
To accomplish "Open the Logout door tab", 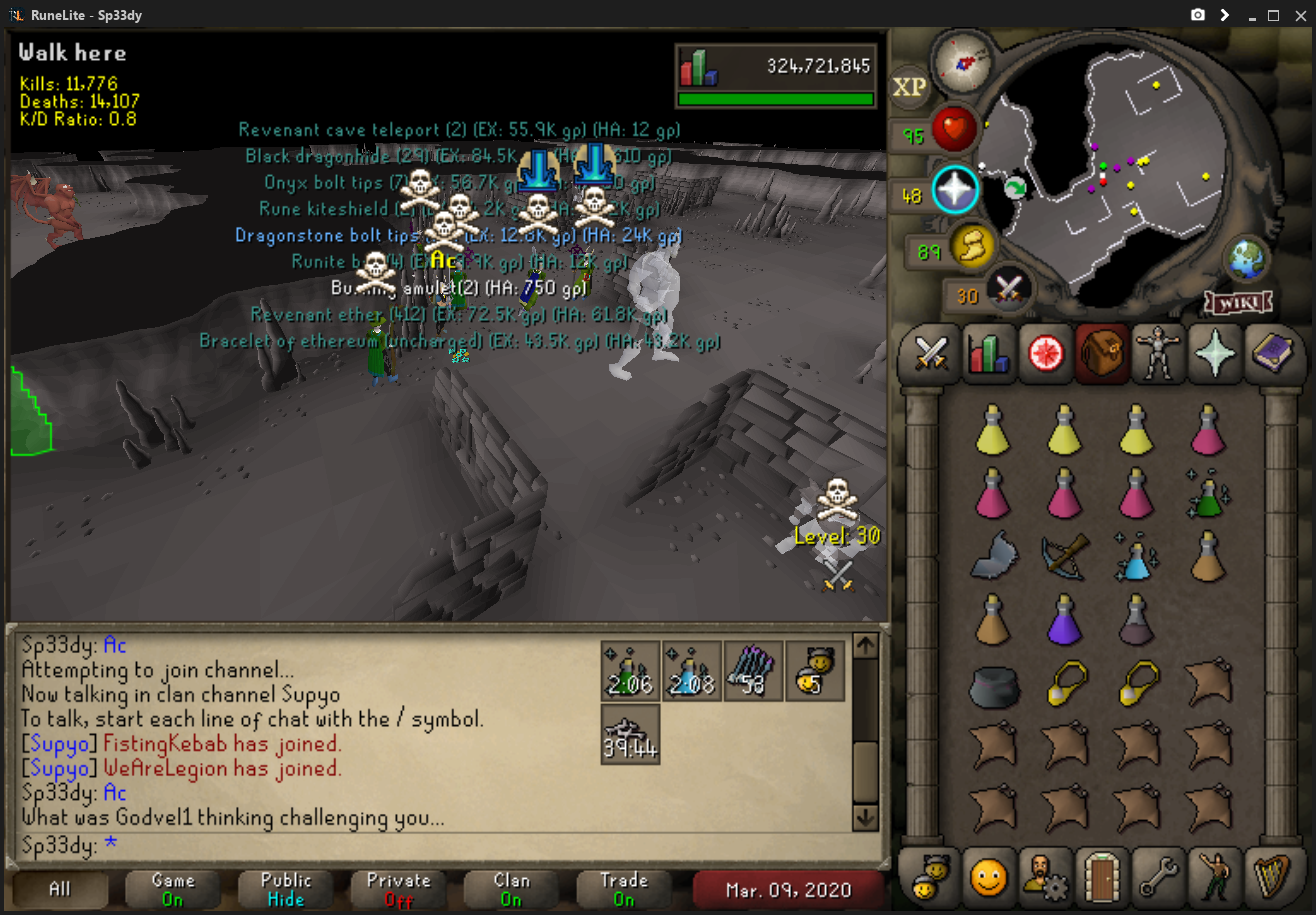I will pyautogui.click(x=1101, y=878).
